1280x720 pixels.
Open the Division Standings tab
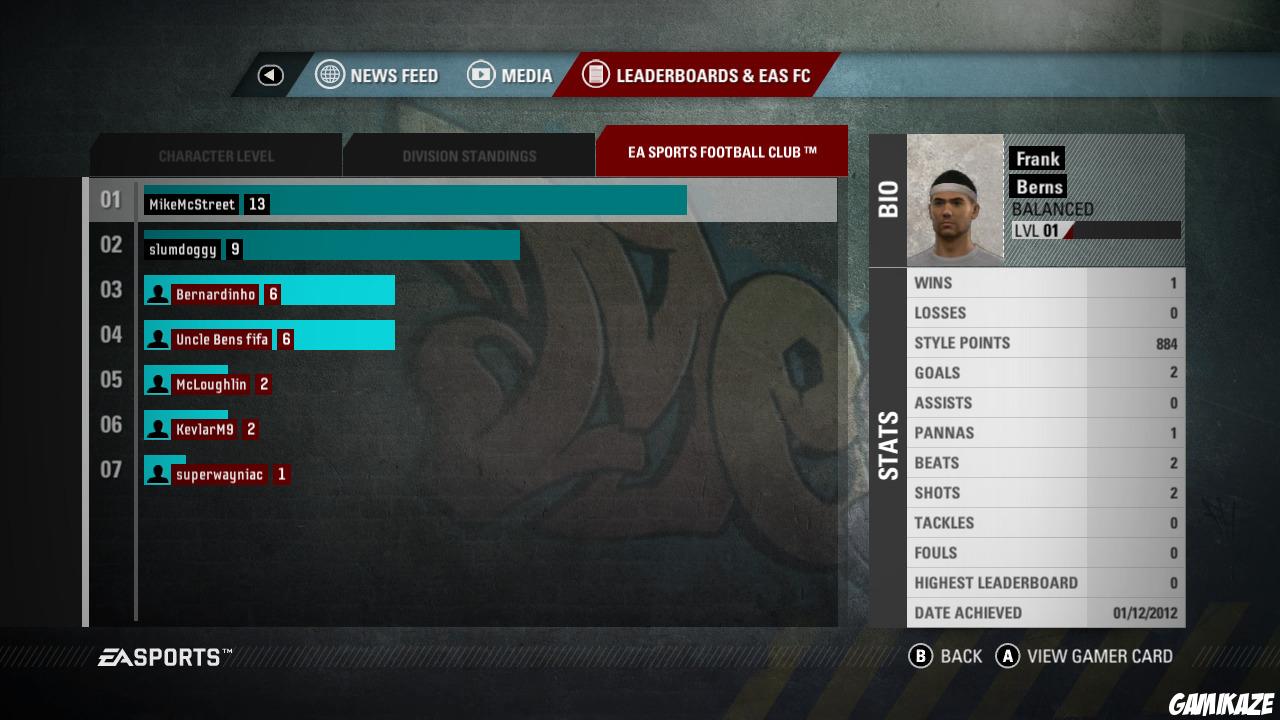468,155
